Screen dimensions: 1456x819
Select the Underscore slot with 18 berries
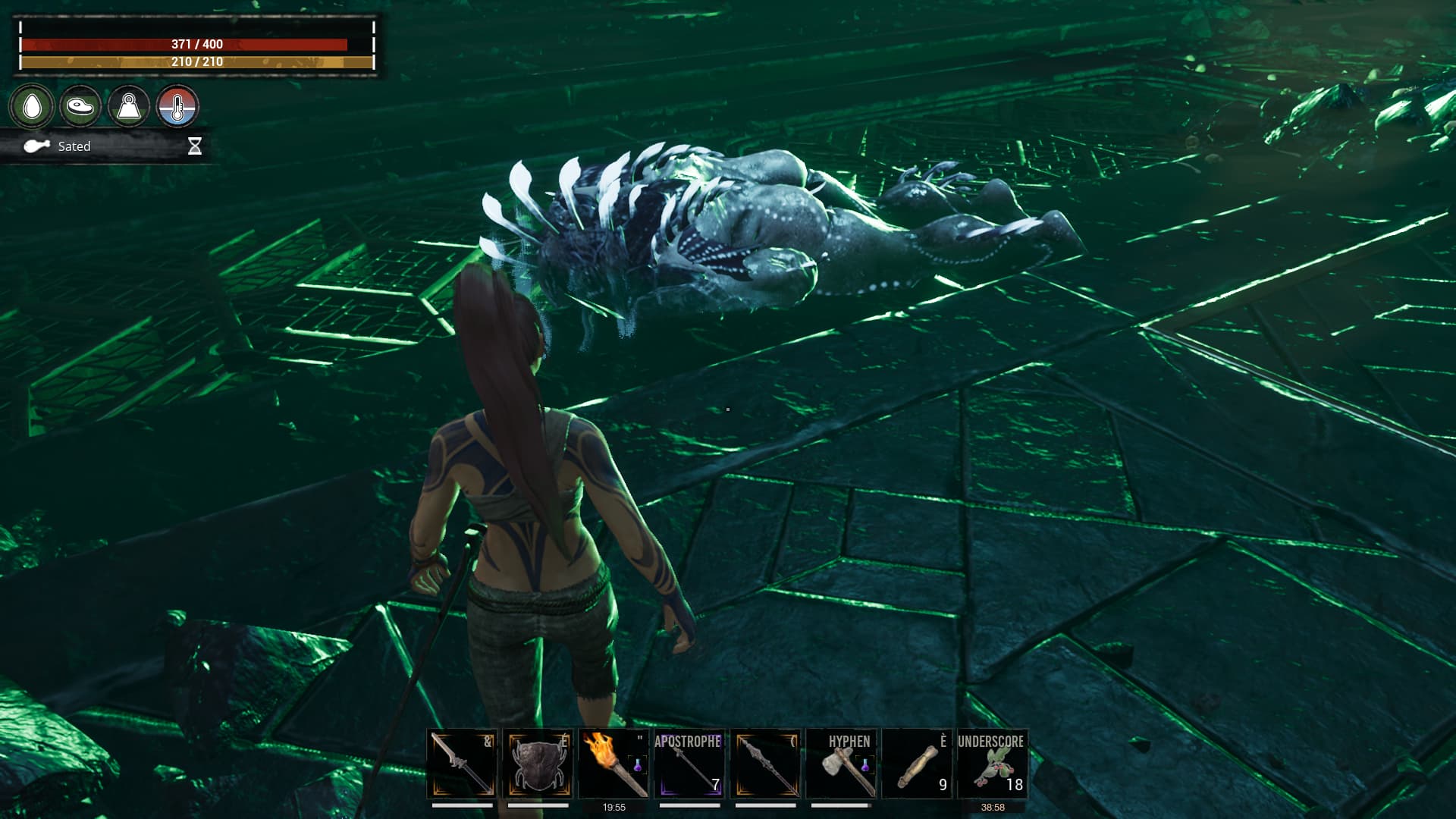point(993,764)
